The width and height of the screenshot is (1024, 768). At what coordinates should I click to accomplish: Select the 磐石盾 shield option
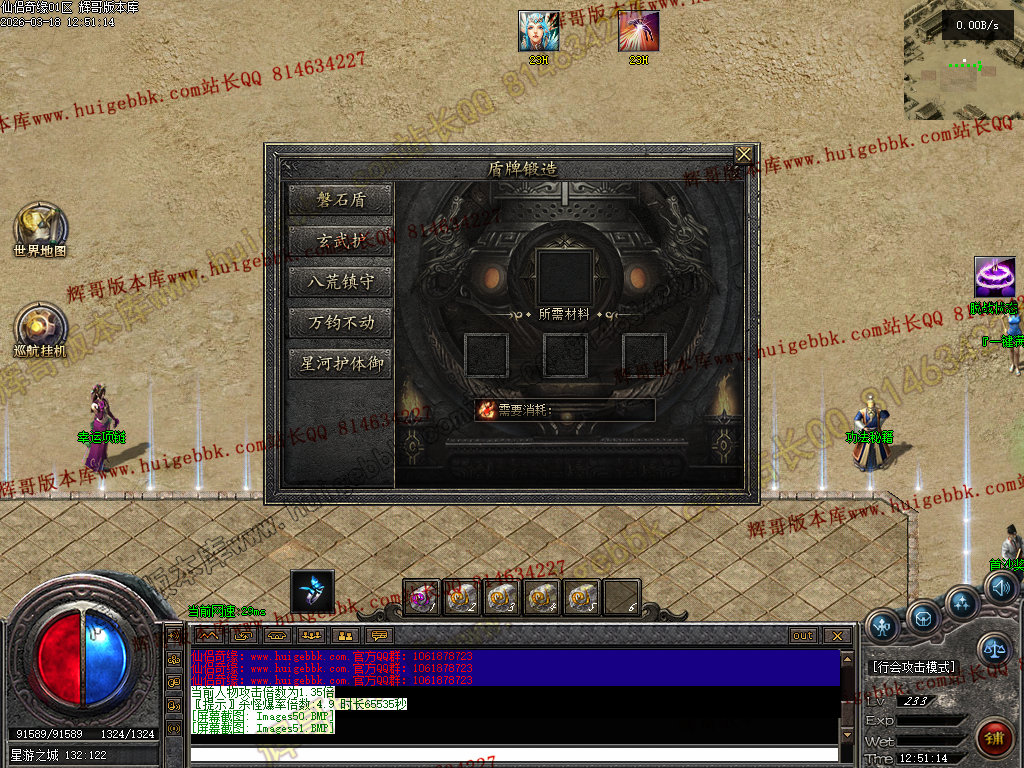340,199
